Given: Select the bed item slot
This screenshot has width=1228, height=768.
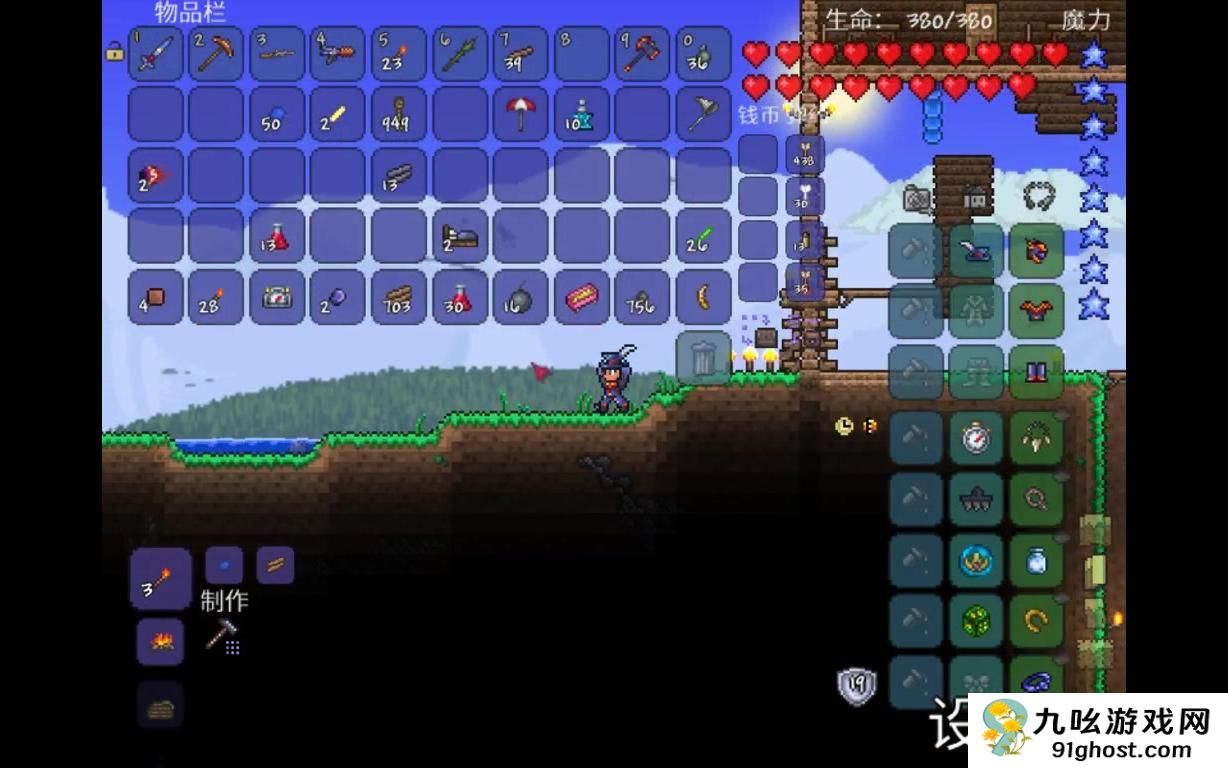Looking at the screenshot, I should 460,236.
